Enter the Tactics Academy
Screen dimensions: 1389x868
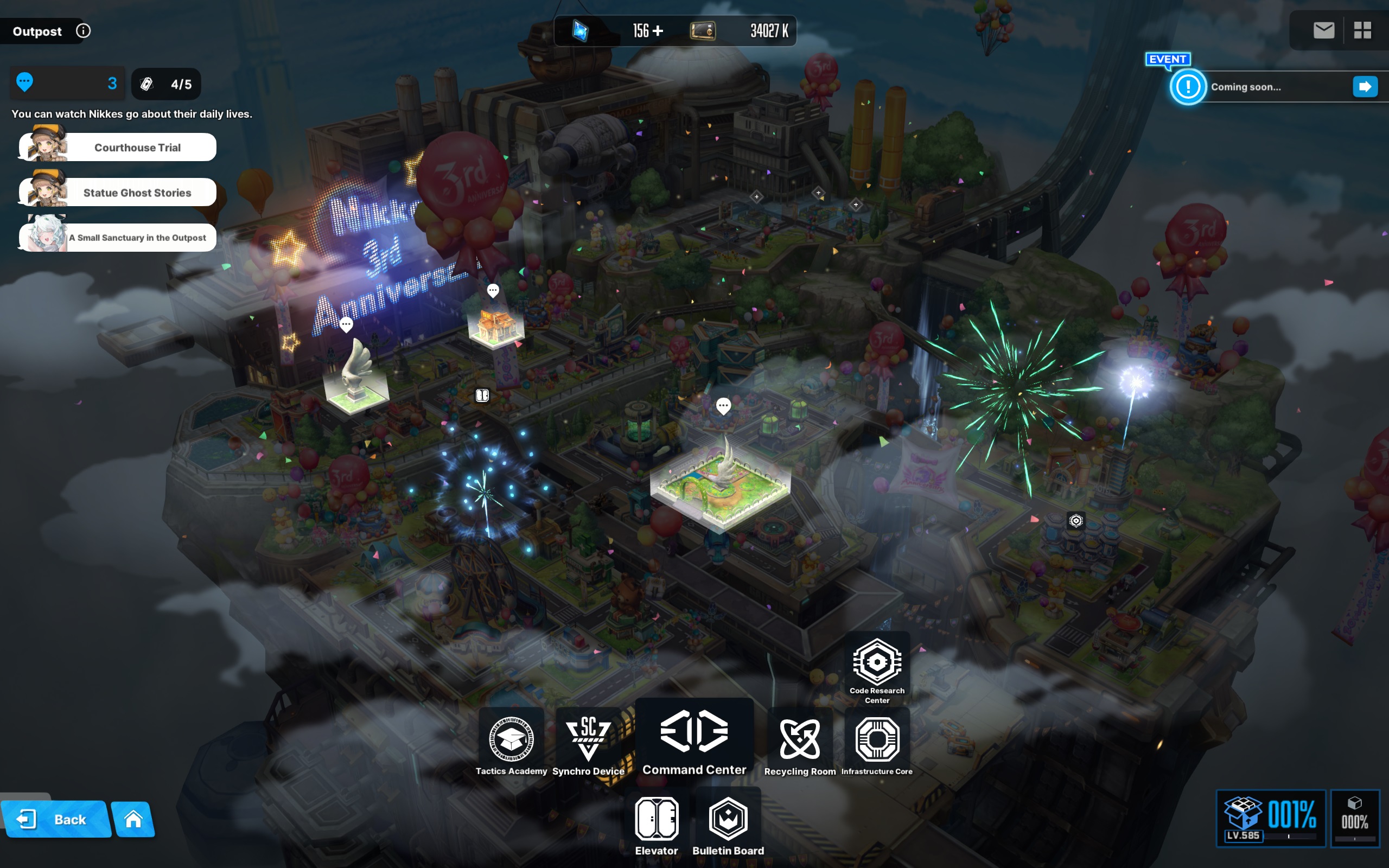[511, 744]
